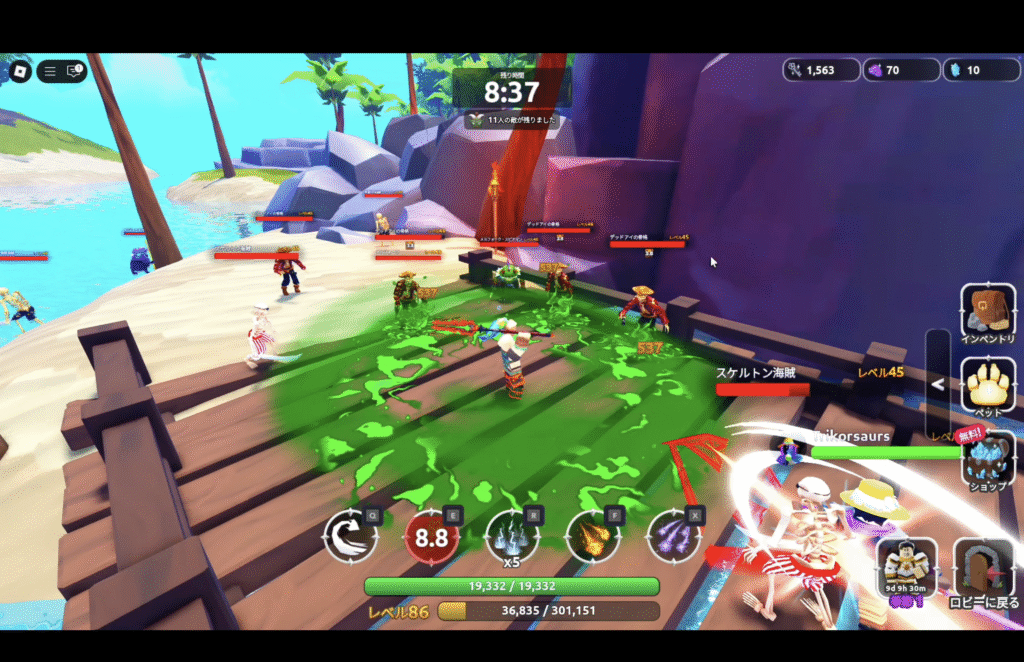Collapse the side menu with the arrow
Viewport: 1024px width, 662px height.
[x=938, y=384]
